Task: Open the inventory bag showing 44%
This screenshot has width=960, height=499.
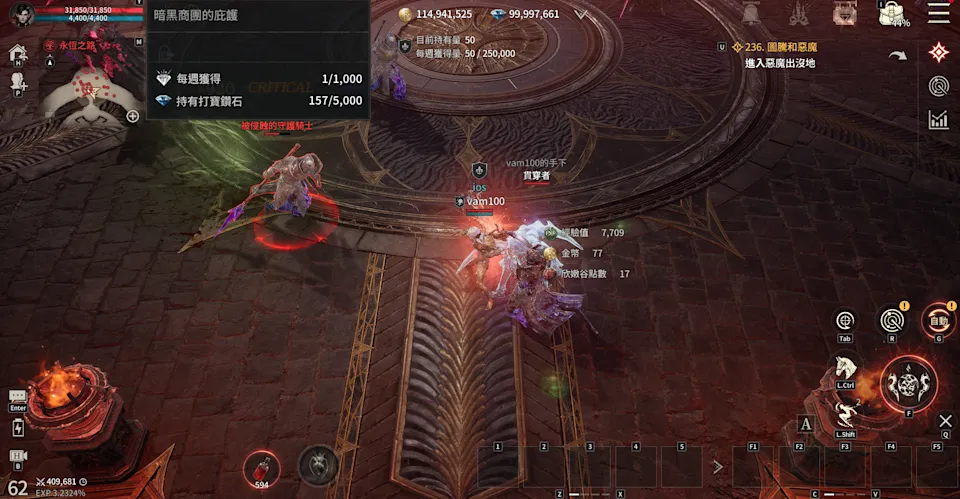Action: click(892, 13)
